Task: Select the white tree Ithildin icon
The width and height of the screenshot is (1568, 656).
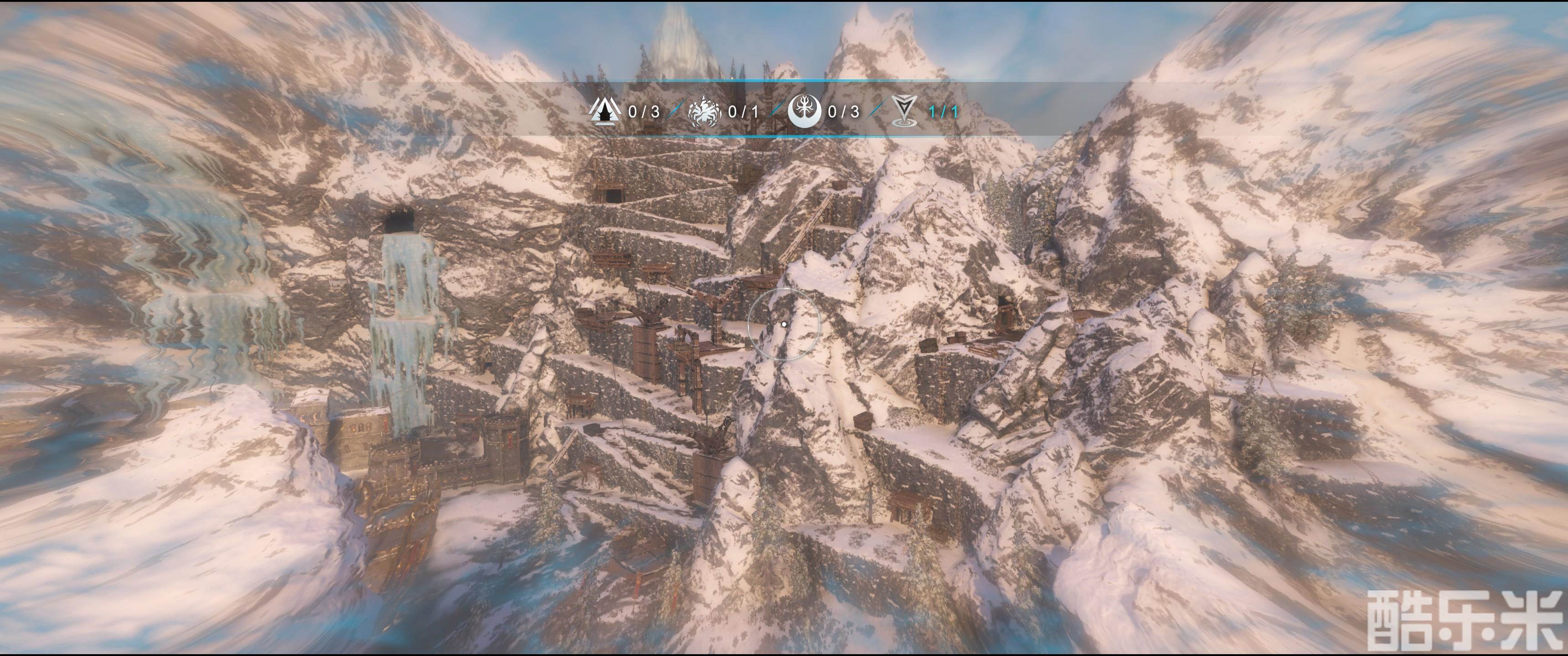Action: tap(804, 111)
